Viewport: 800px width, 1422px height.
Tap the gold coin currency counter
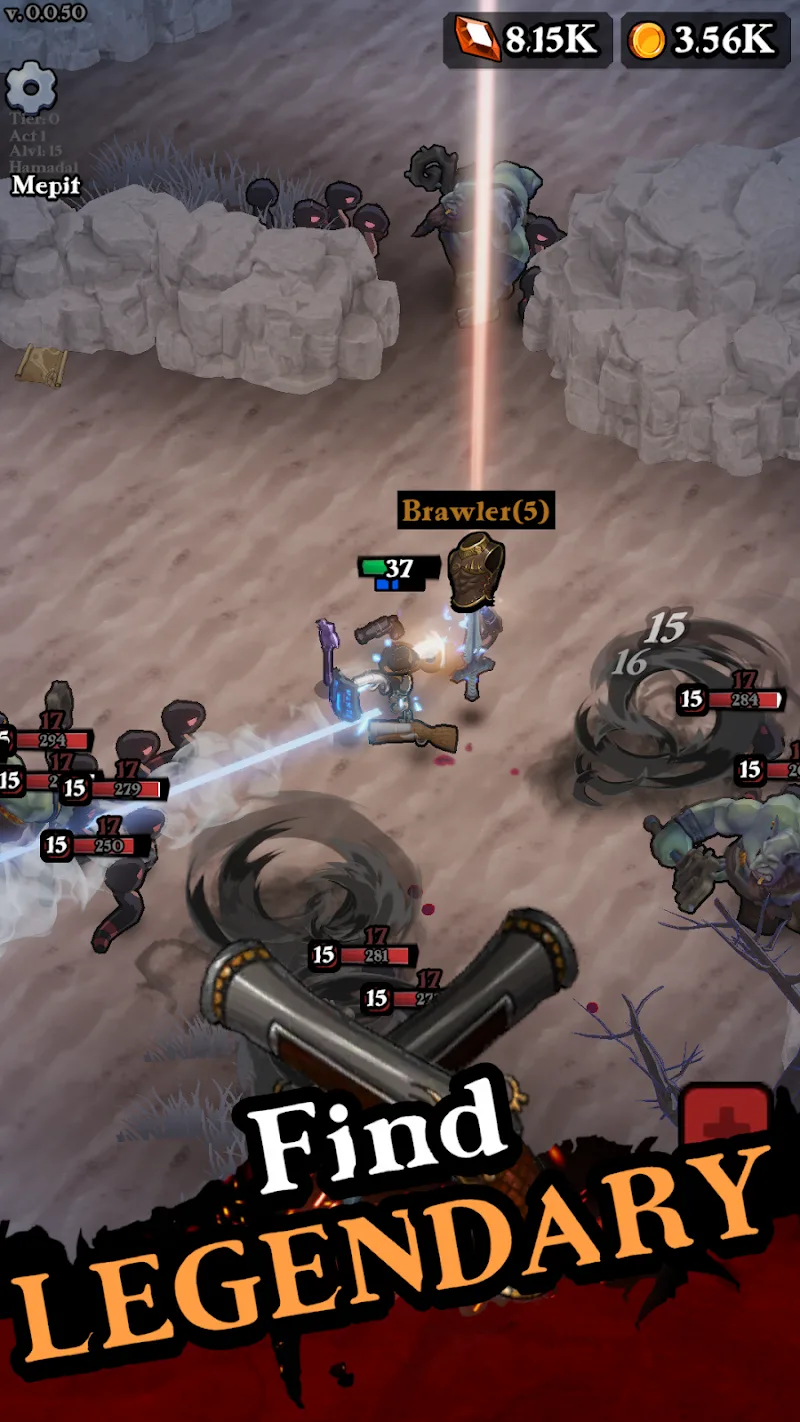coord(704,40)
